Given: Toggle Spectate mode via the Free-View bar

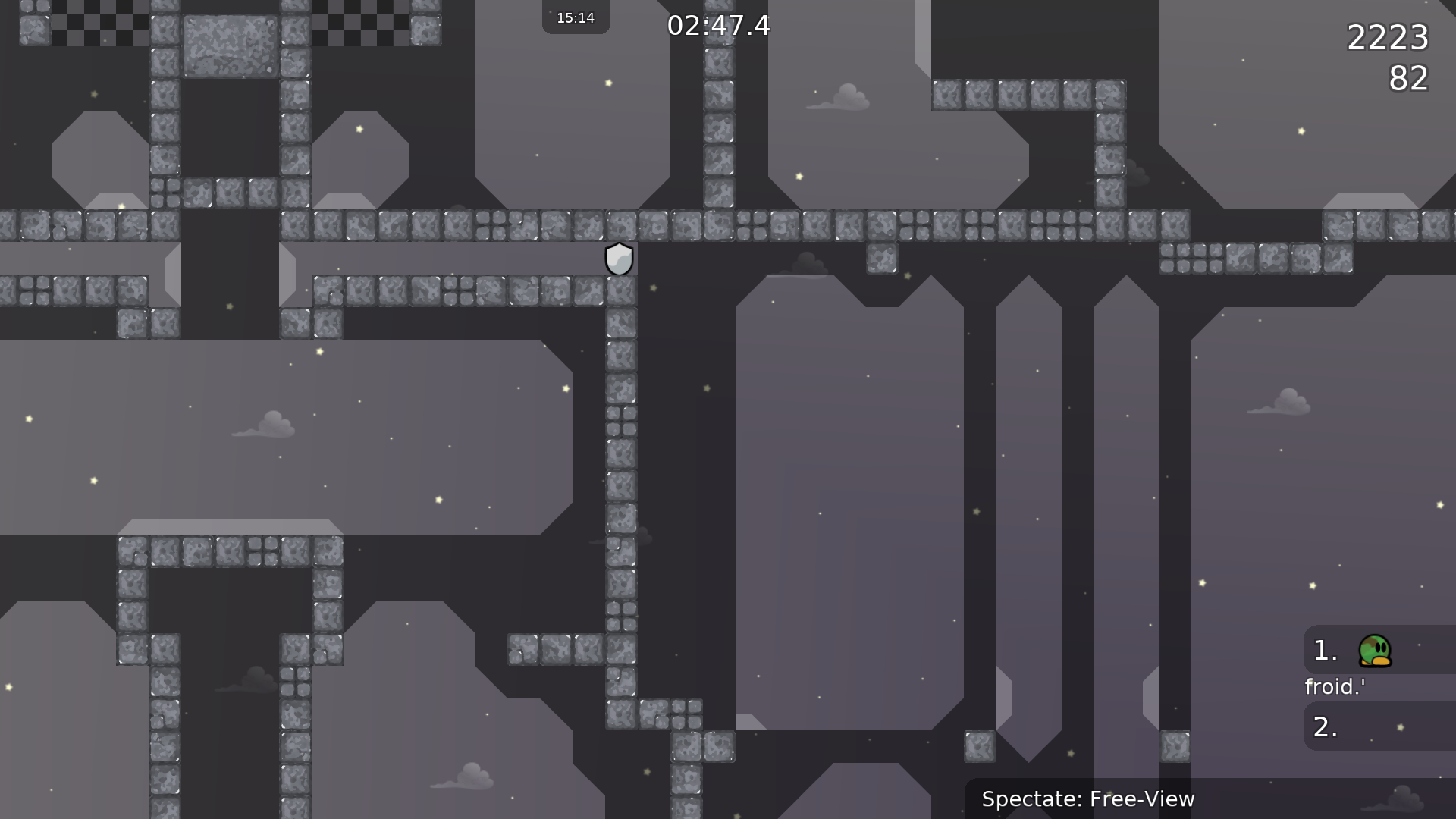Looking at the screenshot, I should click(1089, 799).
